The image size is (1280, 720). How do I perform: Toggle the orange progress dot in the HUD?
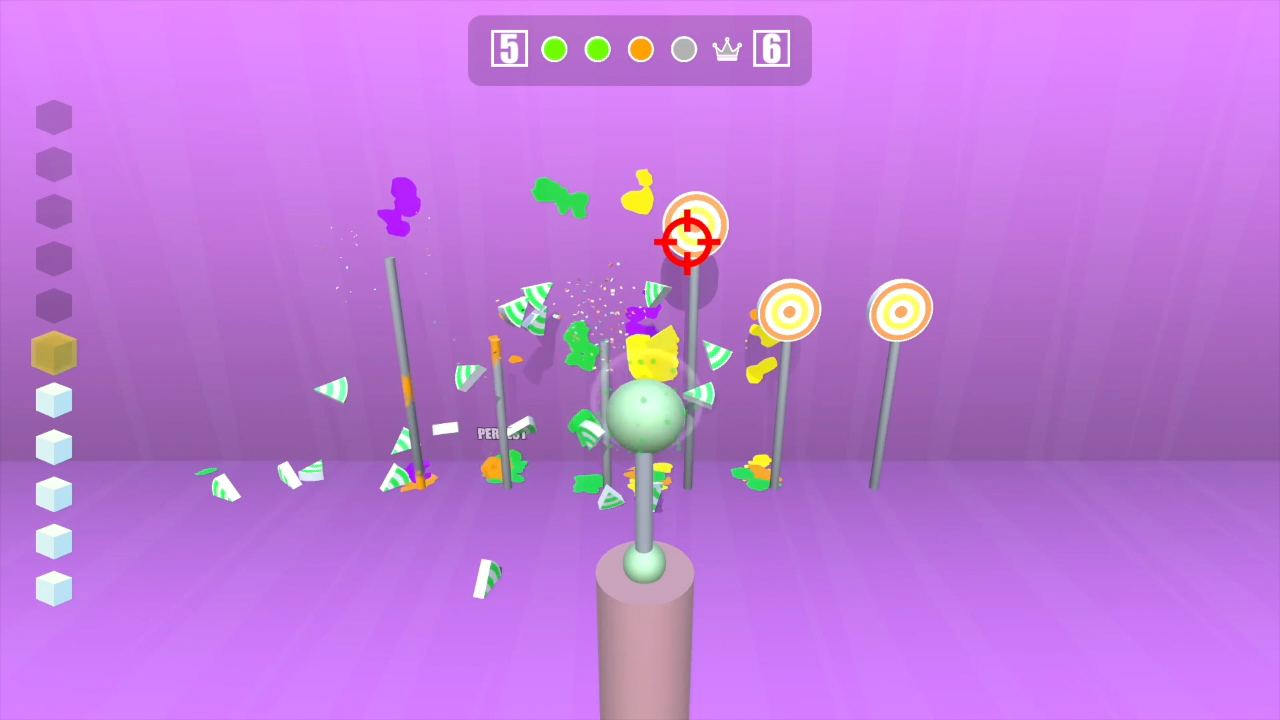coord(640,49)
